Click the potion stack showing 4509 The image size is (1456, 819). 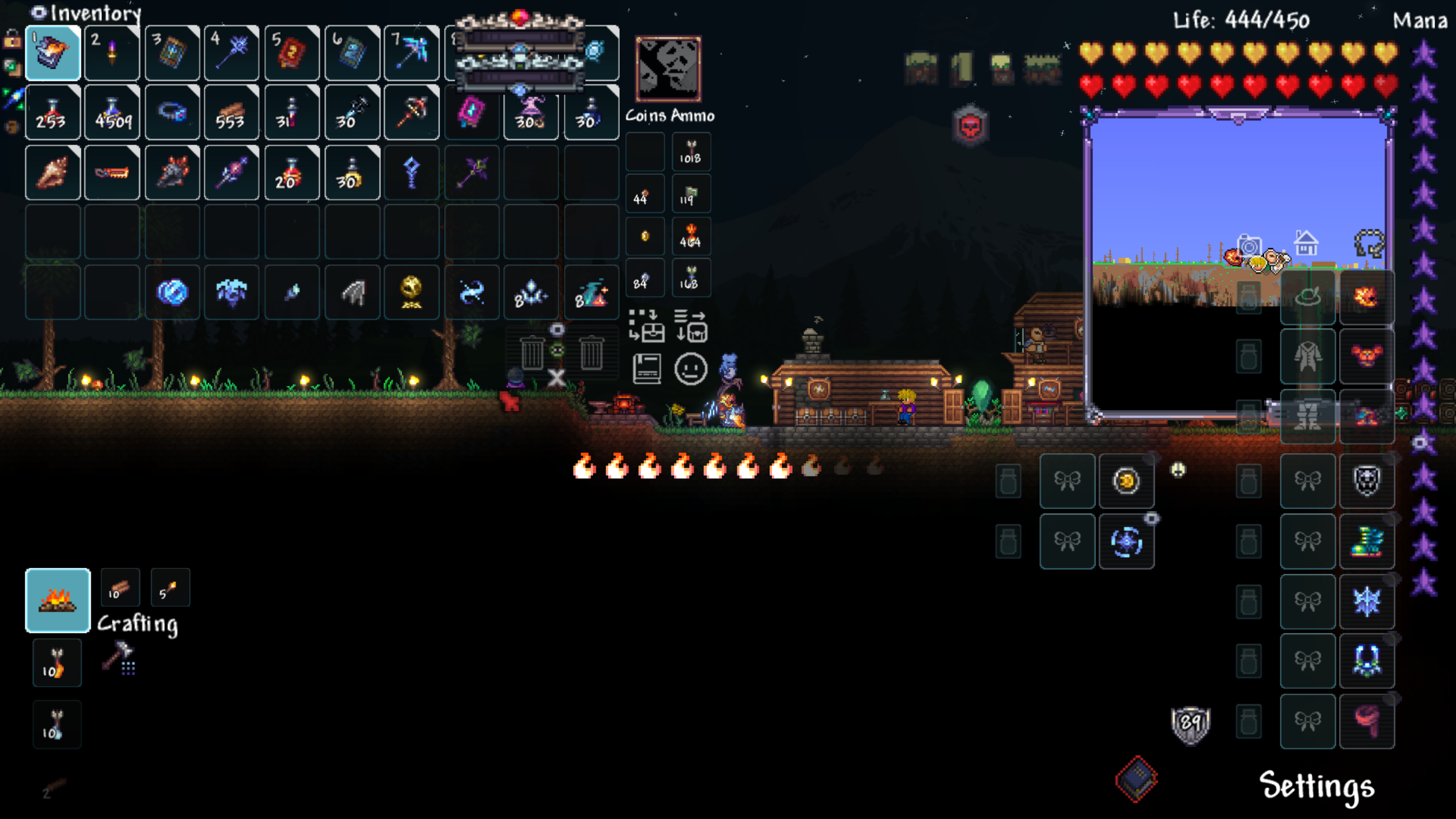coord(112,113)
